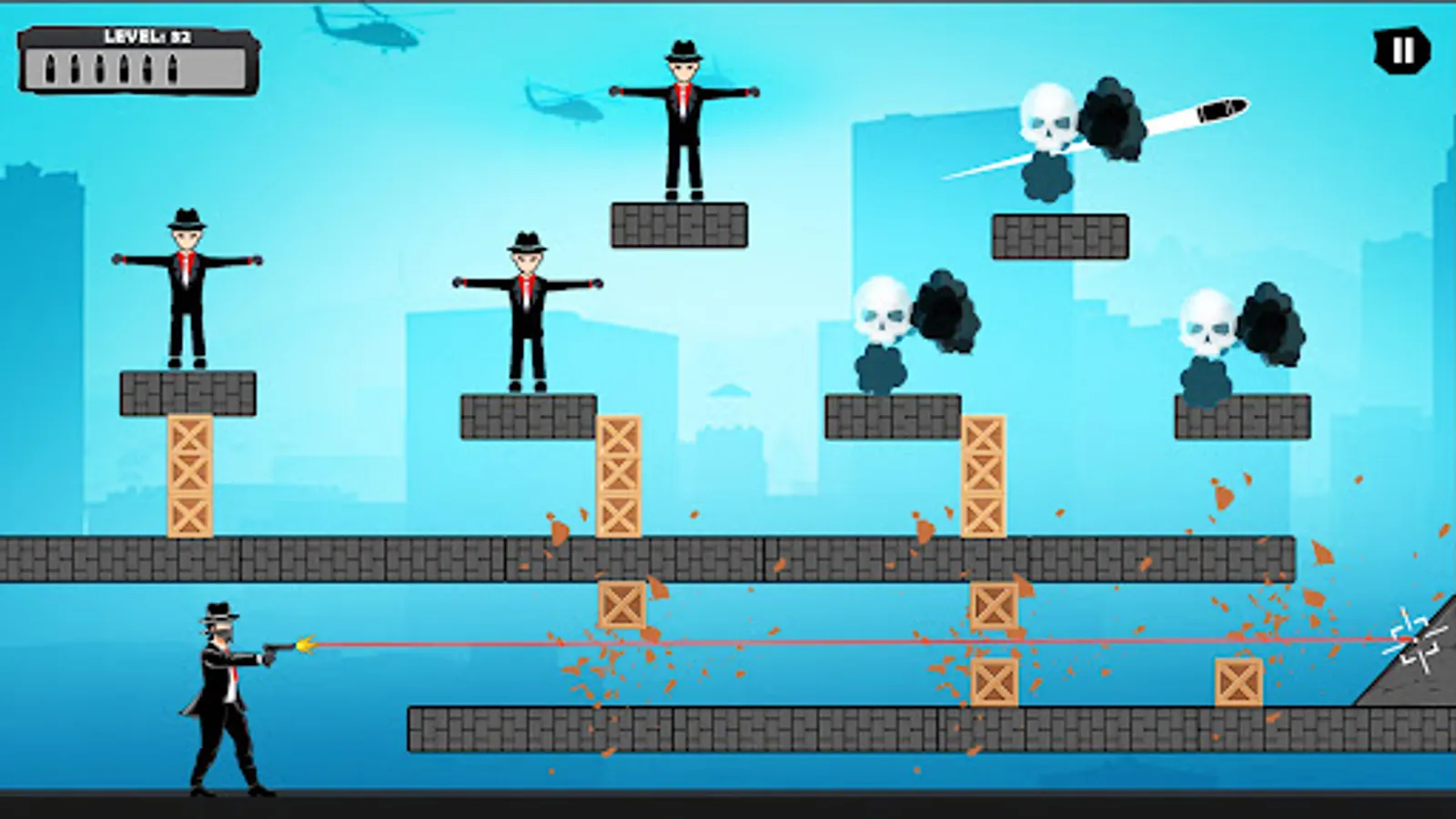Click the skull icon near the flying bullet
The width and height of the screenshot is (1456, 819).
click(1046, 116)
